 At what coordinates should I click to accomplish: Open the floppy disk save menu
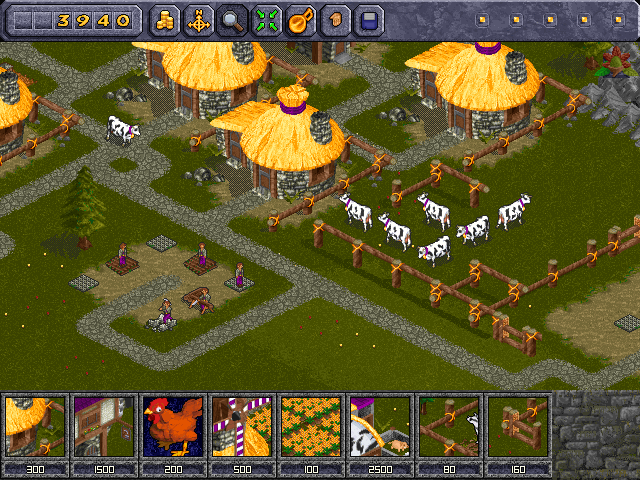pyautogui.click(x=369, y=19)
